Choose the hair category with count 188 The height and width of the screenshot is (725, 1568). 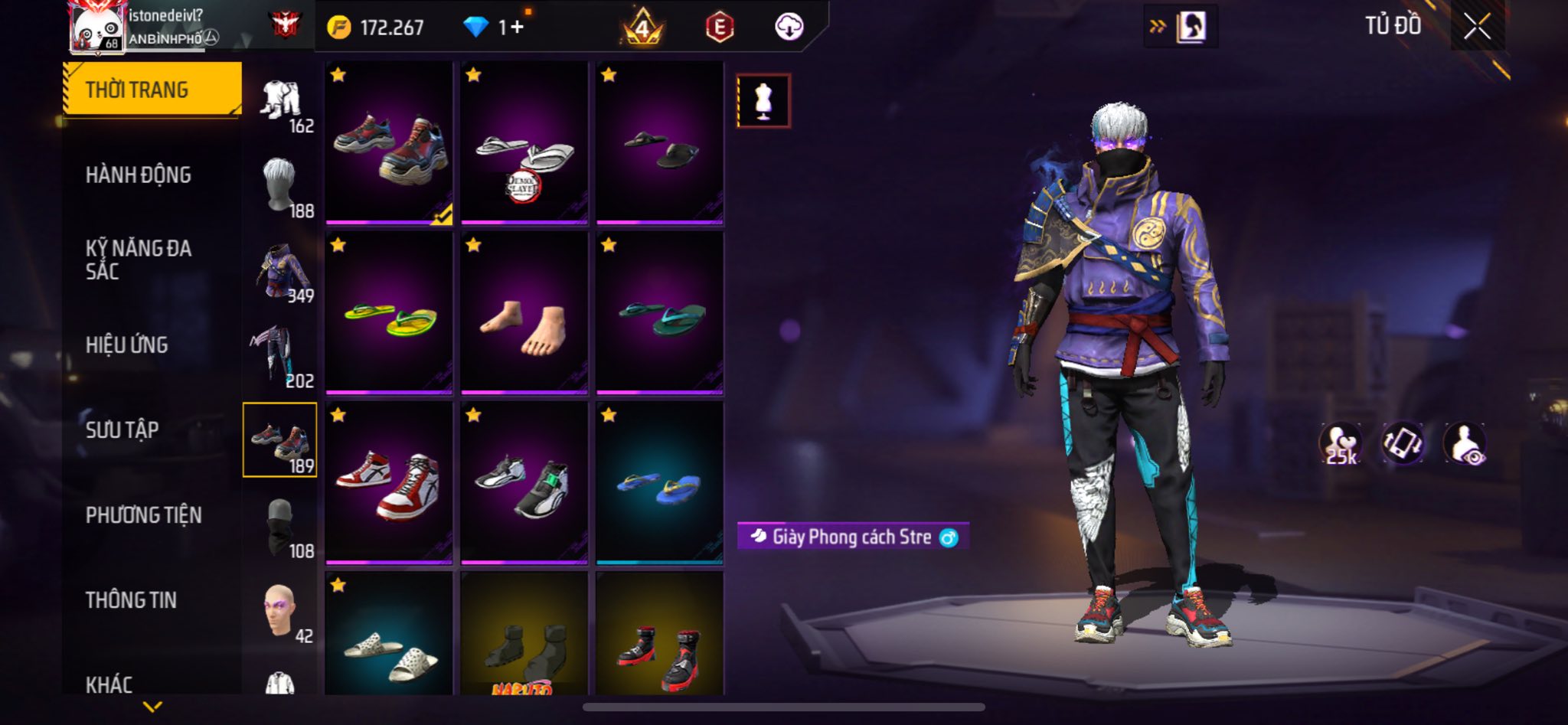click(280, 186)
